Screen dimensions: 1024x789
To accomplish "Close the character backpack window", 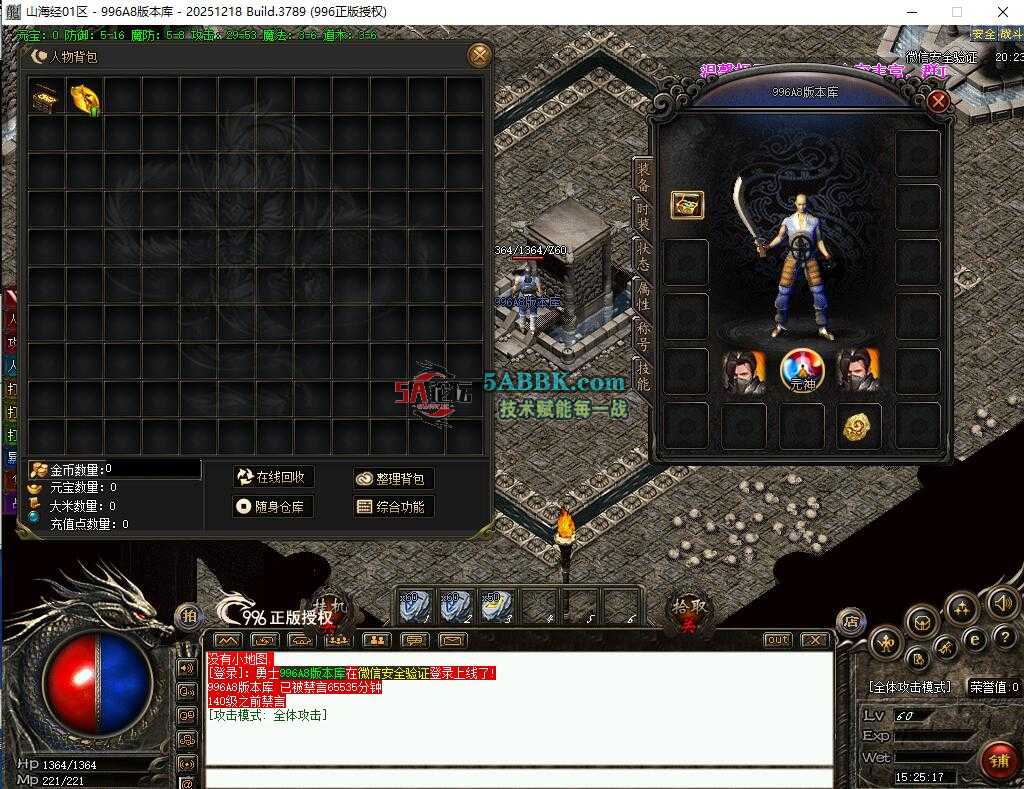I will 480,56.
